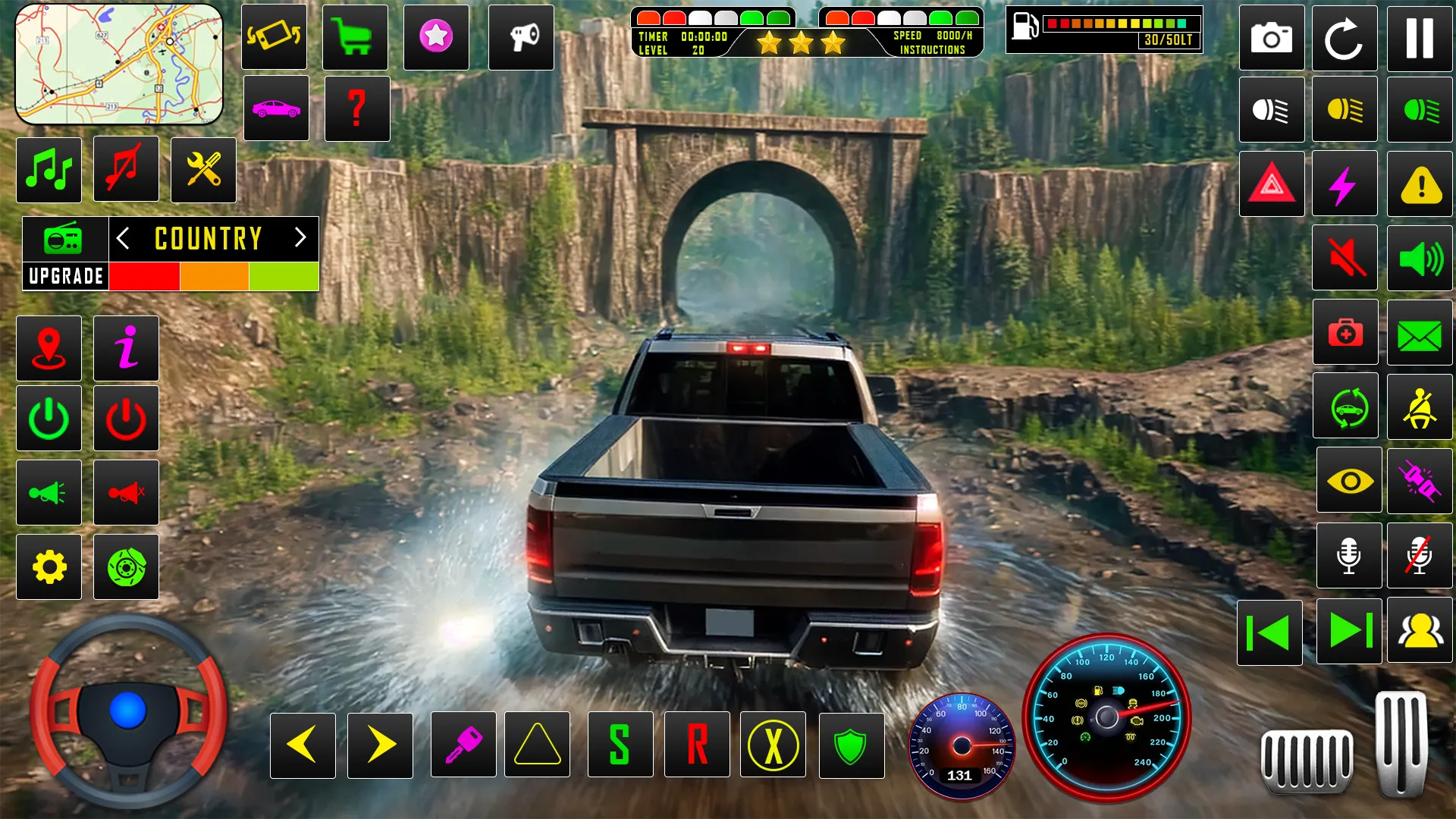
Task: Open the first aid kit icon
Action: coord(1346,332)
